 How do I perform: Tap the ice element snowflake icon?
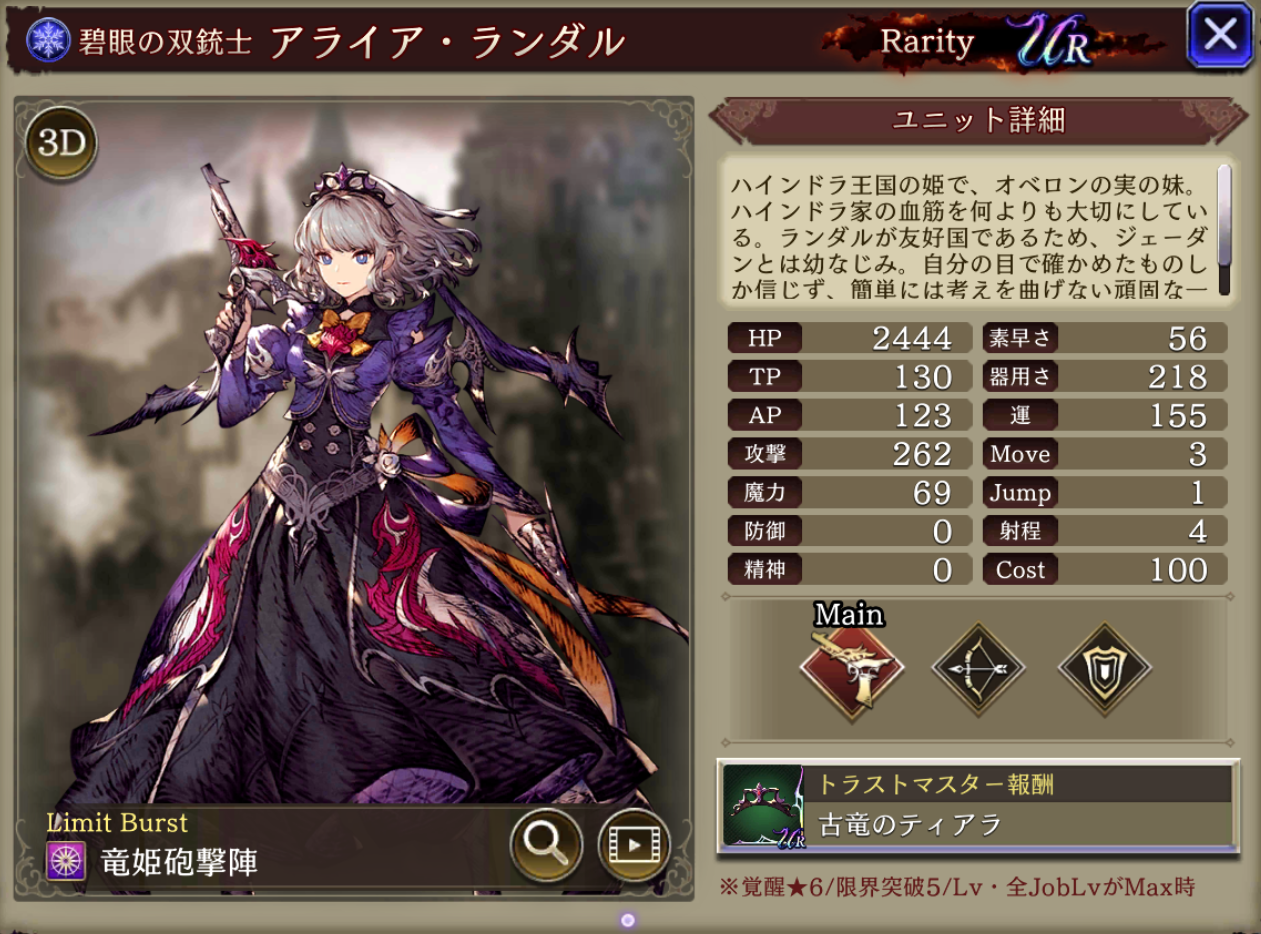point(45,39)
